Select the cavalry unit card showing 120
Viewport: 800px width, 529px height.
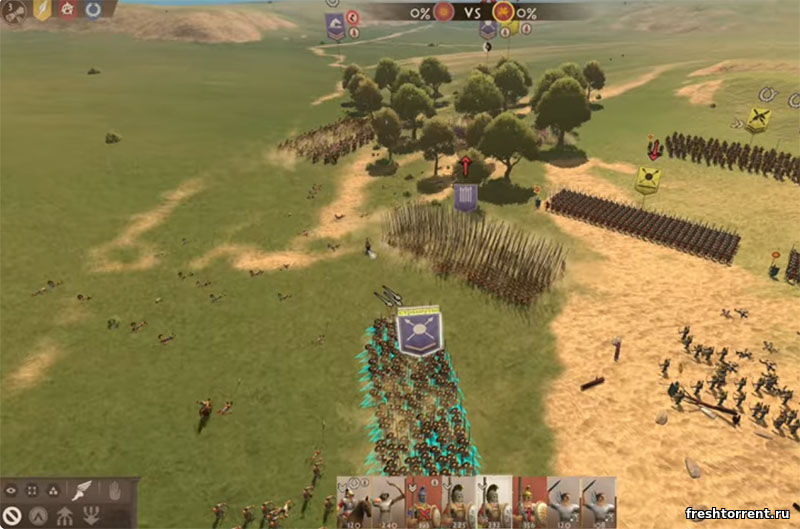[350, 502]
